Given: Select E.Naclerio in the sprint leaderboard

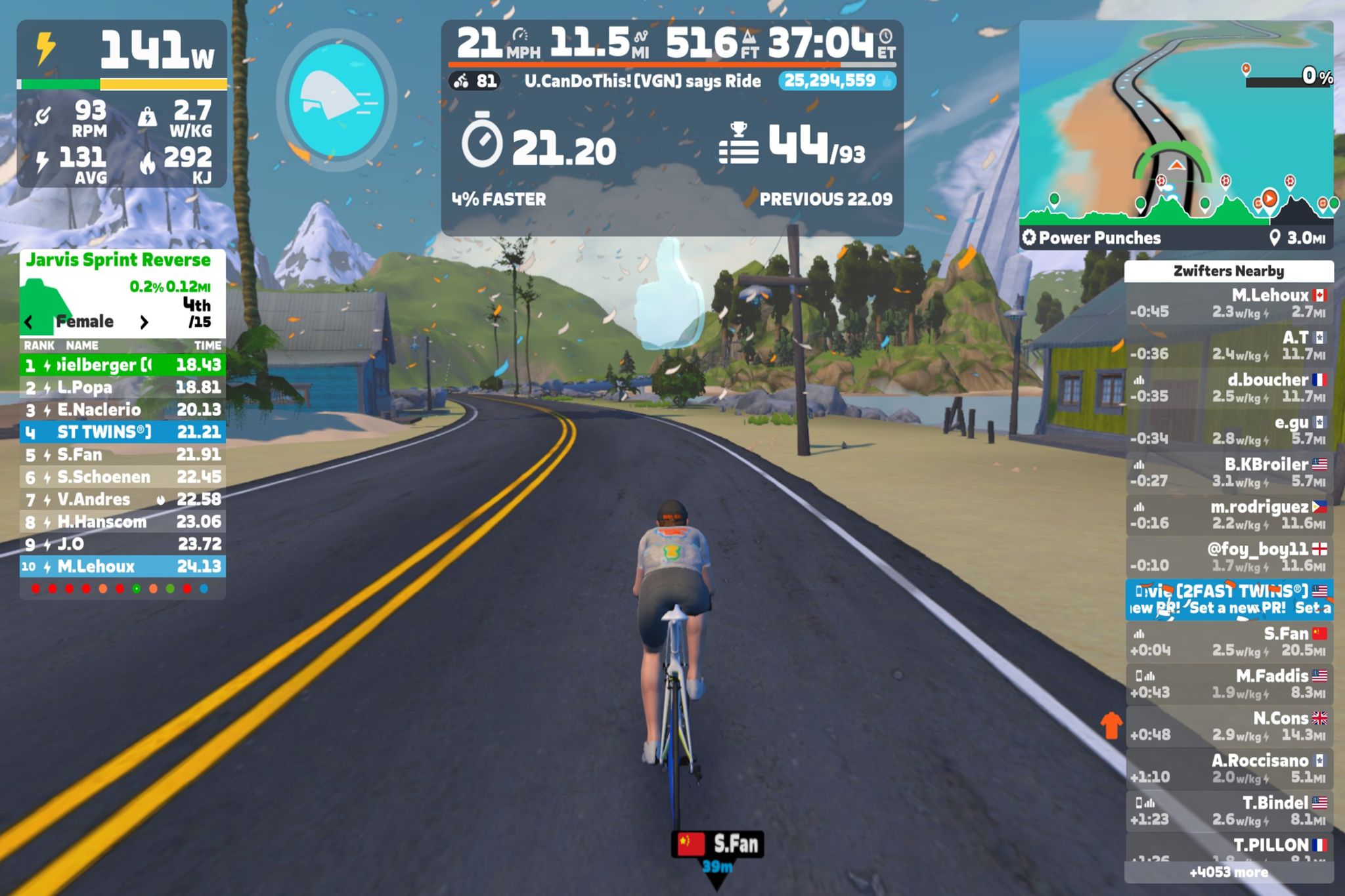Looking at the screenshot, I should [x=122, y=410].
